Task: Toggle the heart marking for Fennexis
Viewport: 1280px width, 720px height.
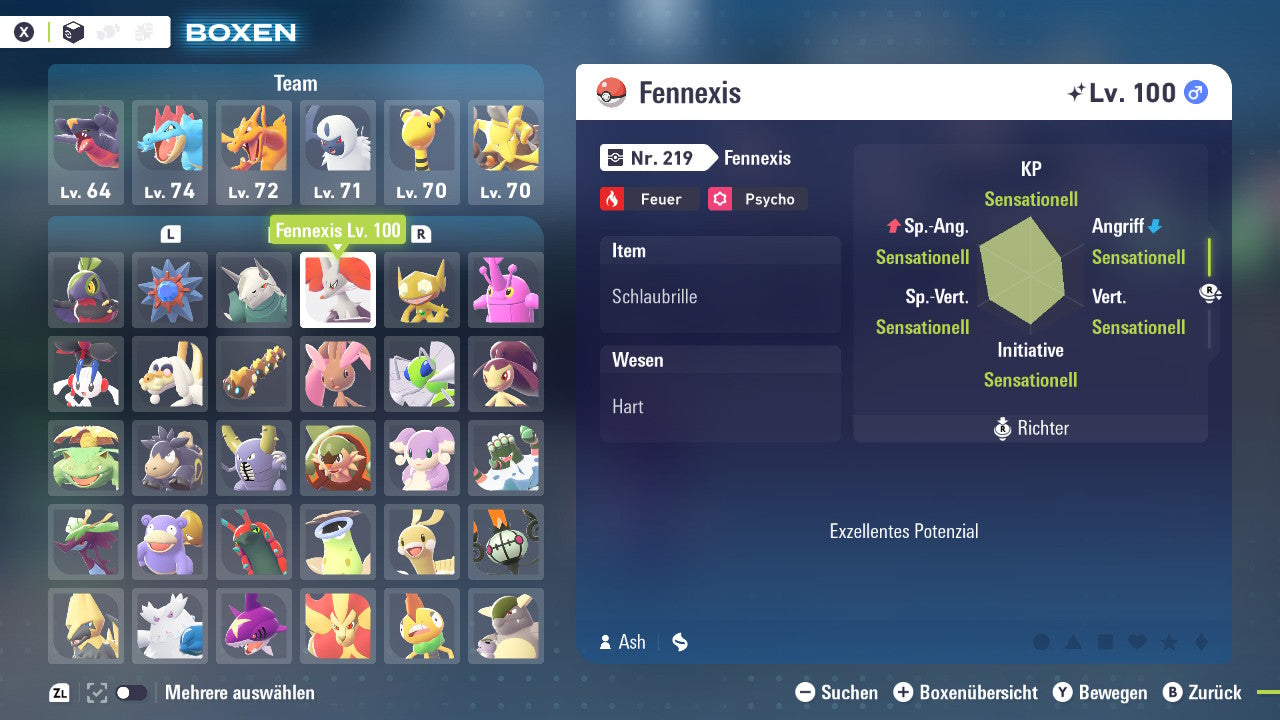Action: [x=1137, y=641]
